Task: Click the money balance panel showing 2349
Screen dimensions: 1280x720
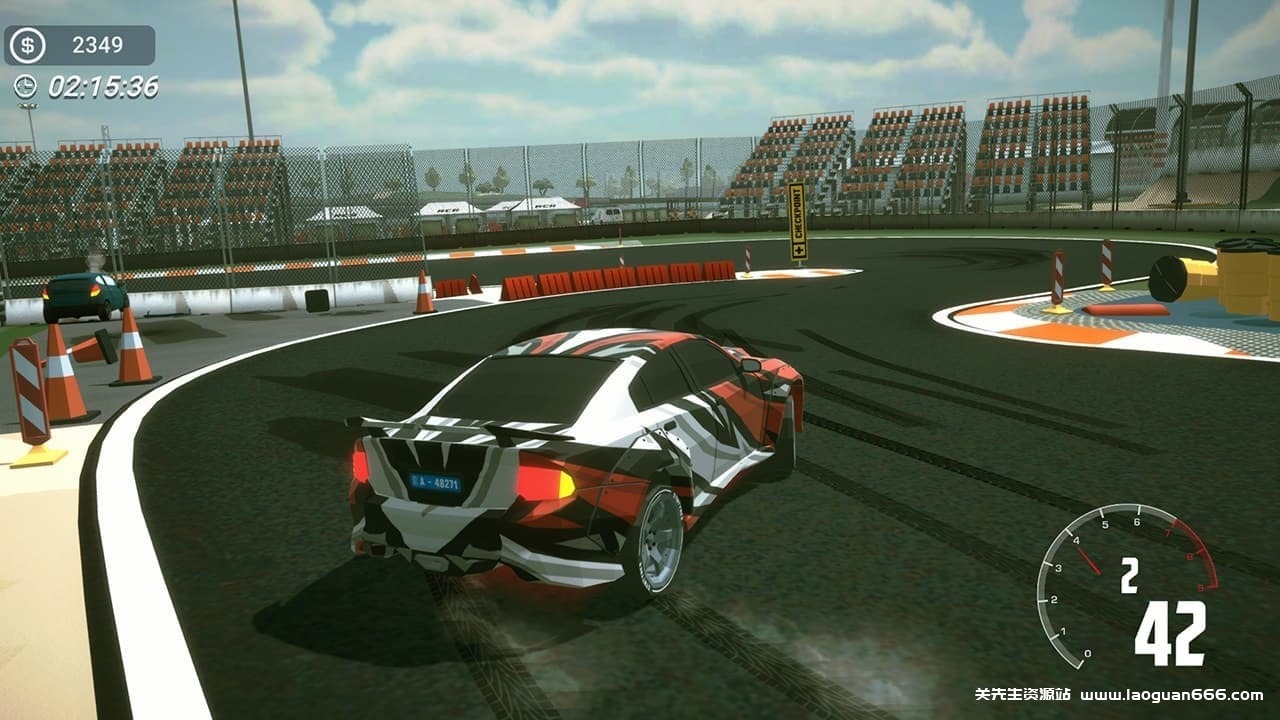Action: (x=80, y=44)
